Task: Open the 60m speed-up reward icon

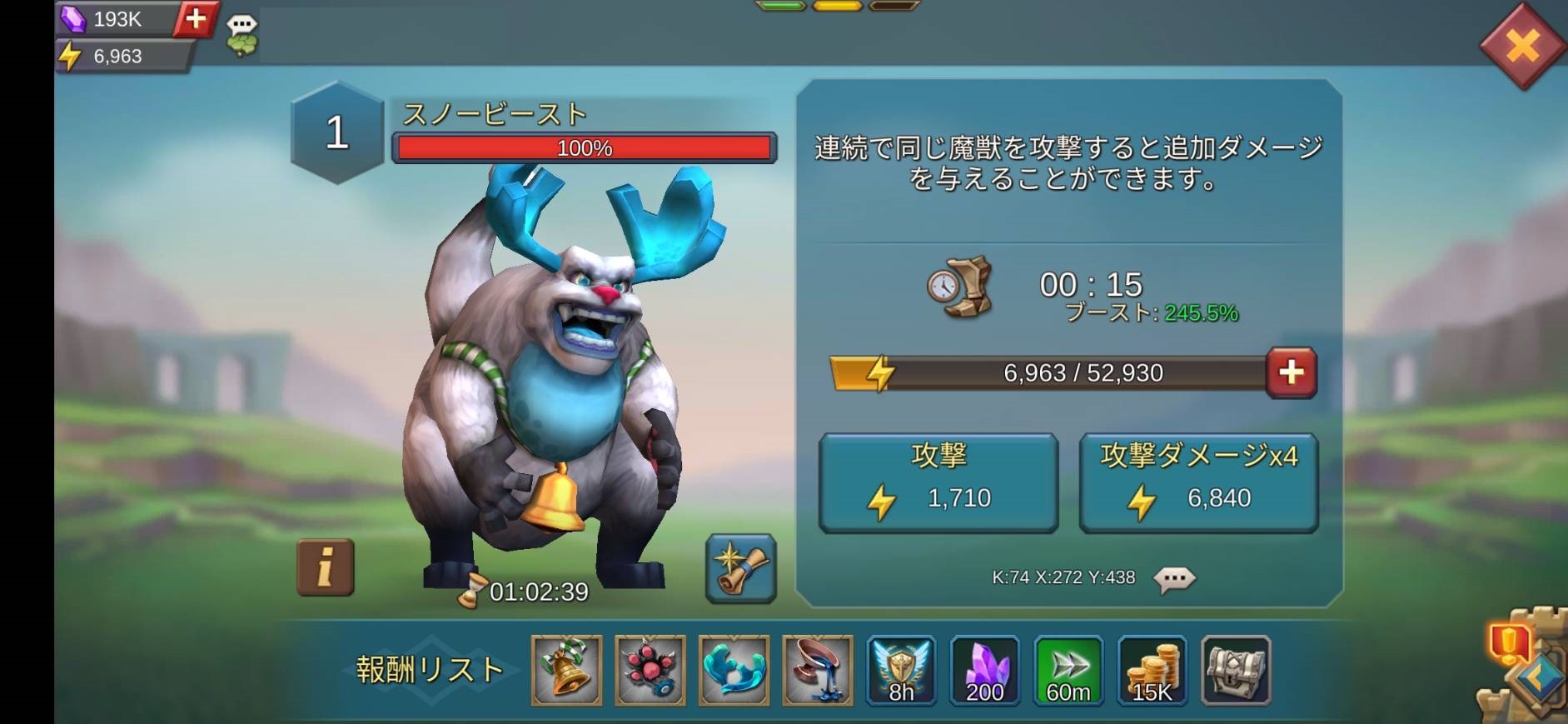Action: pos(1069,671)
